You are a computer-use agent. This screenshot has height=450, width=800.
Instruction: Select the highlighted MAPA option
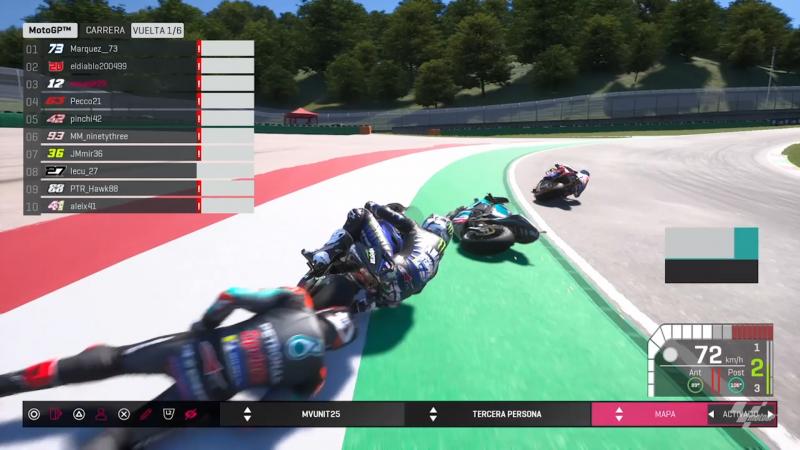[x=665, y=414]
